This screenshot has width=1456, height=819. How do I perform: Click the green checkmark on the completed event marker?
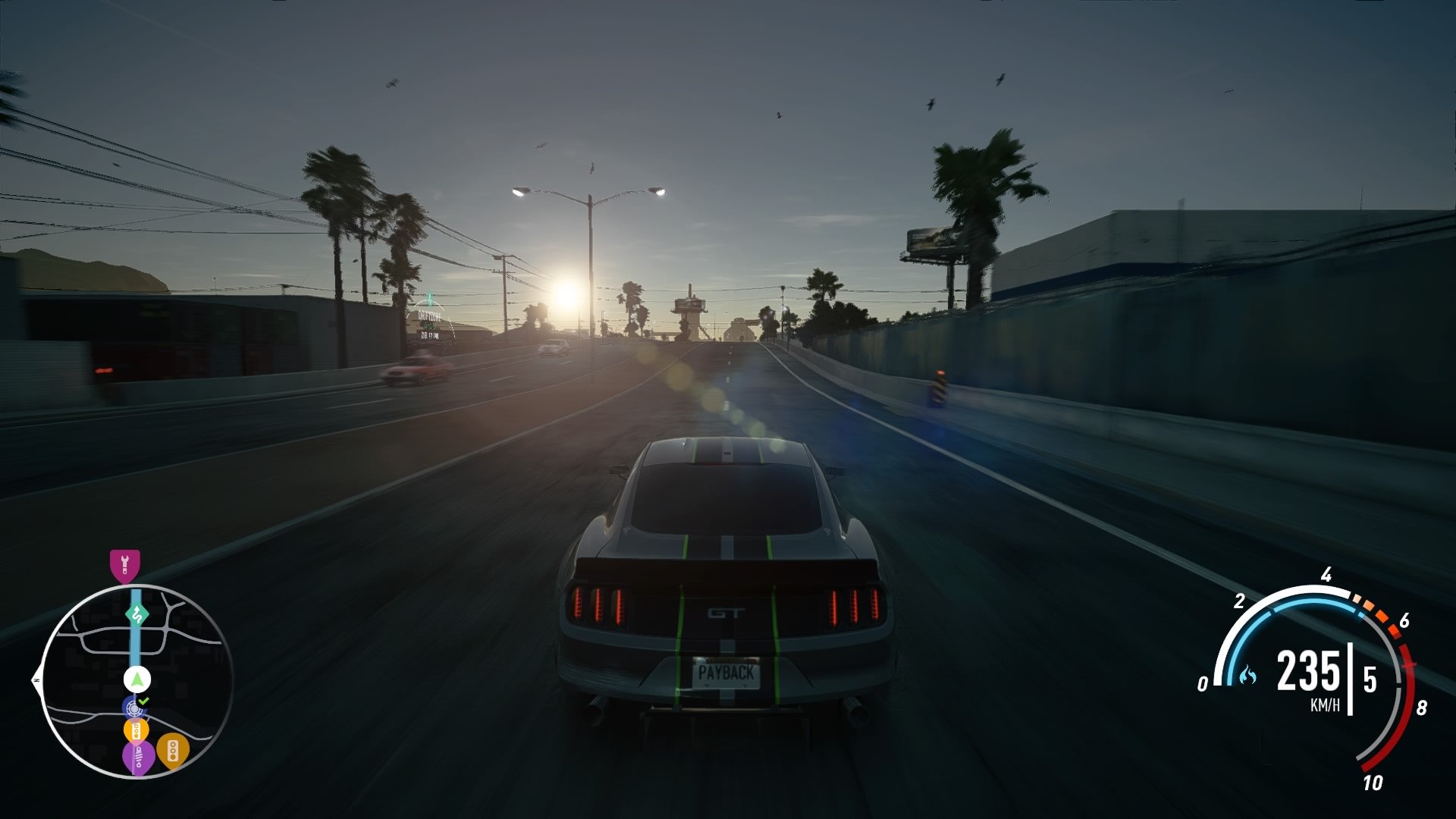pos(142,701)
